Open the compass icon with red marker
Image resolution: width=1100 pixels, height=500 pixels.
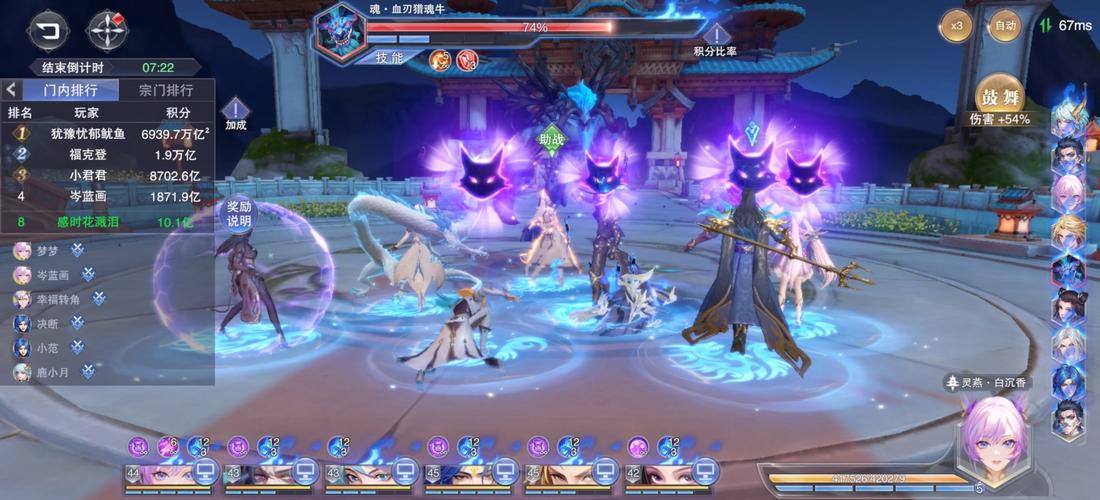pos(107,28)
